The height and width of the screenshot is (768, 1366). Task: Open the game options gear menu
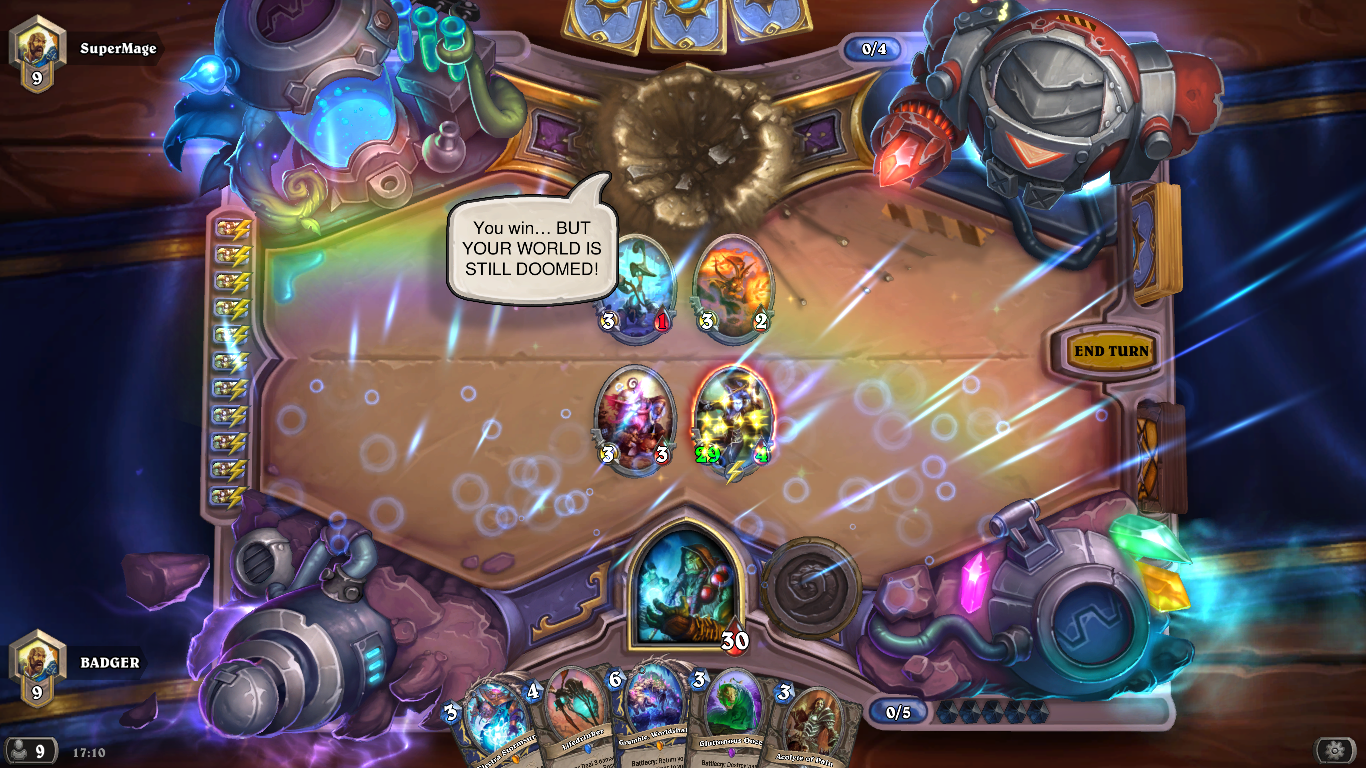(1337, 748)
